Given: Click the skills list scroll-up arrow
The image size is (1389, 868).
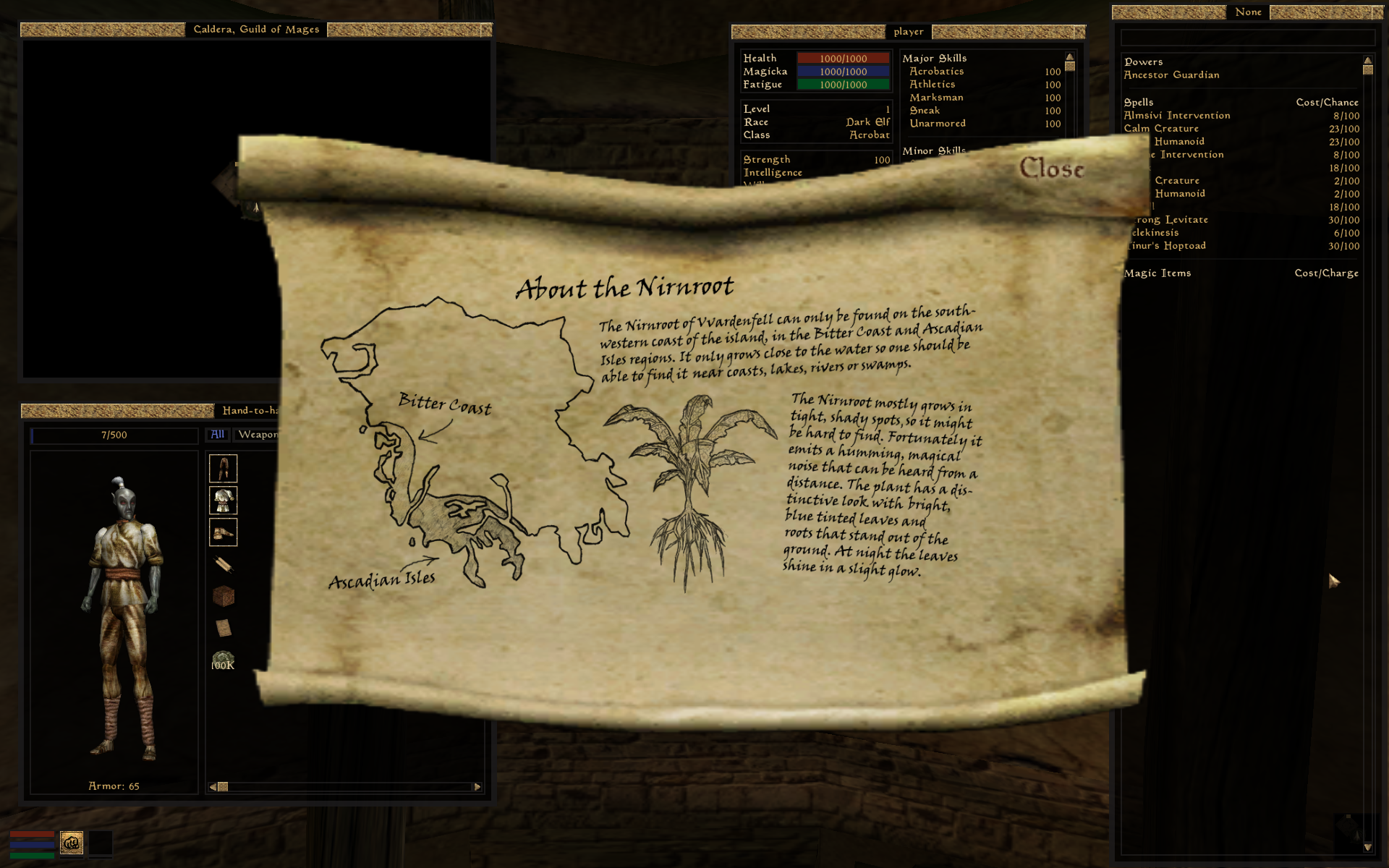Looking at the screenshot, I should pos(1069,57).
